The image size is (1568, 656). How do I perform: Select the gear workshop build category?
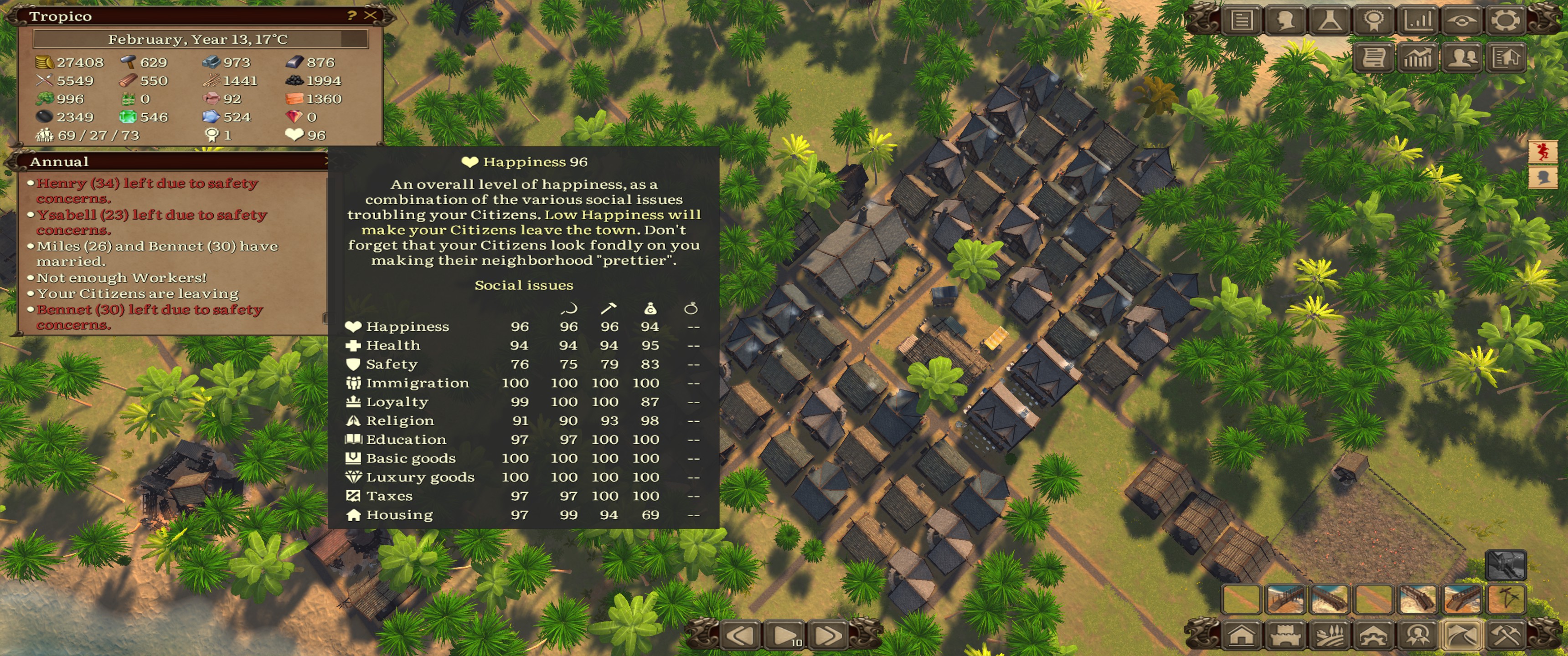click(x=1373, y=635)
